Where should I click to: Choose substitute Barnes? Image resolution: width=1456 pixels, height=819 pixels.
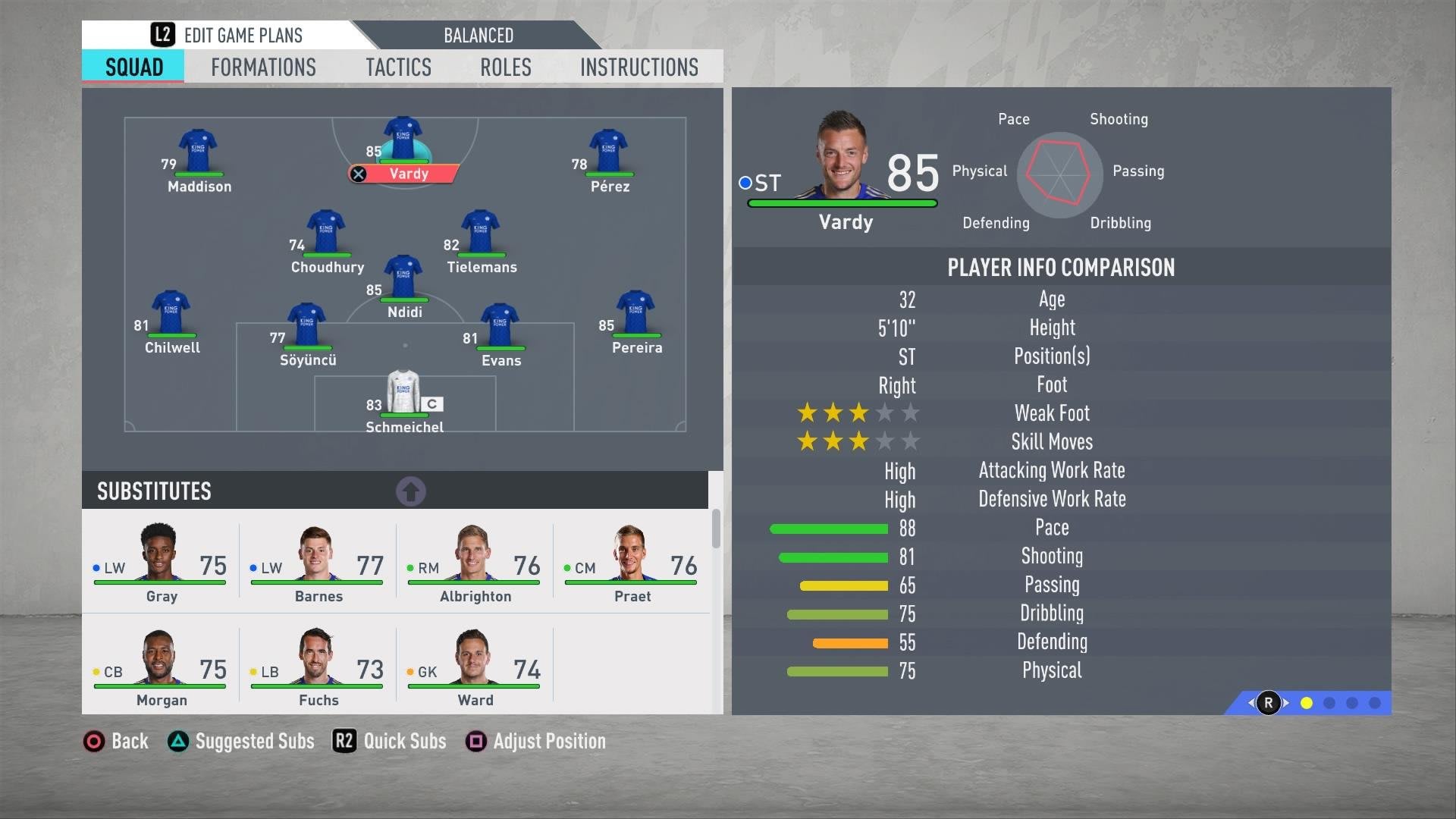[318, 563]
